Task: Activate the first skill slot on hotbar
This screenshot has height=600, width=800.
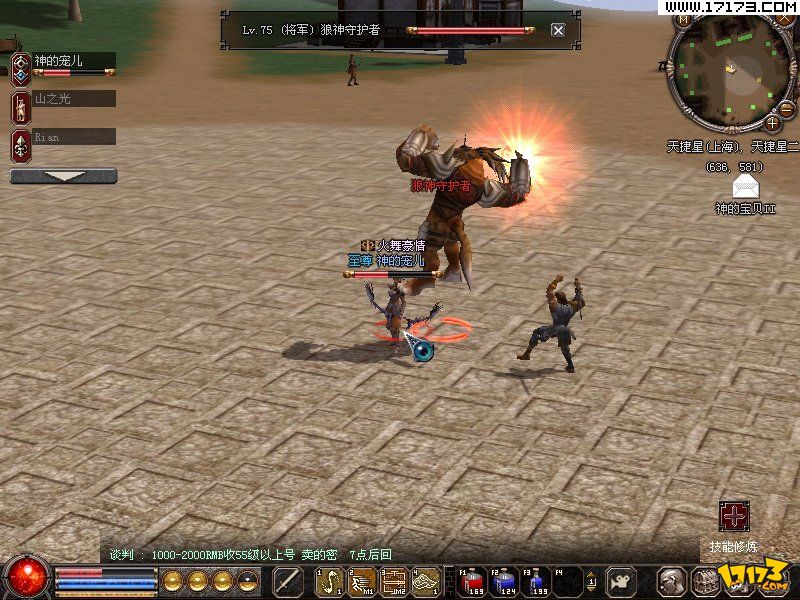Action: point(329,580)
